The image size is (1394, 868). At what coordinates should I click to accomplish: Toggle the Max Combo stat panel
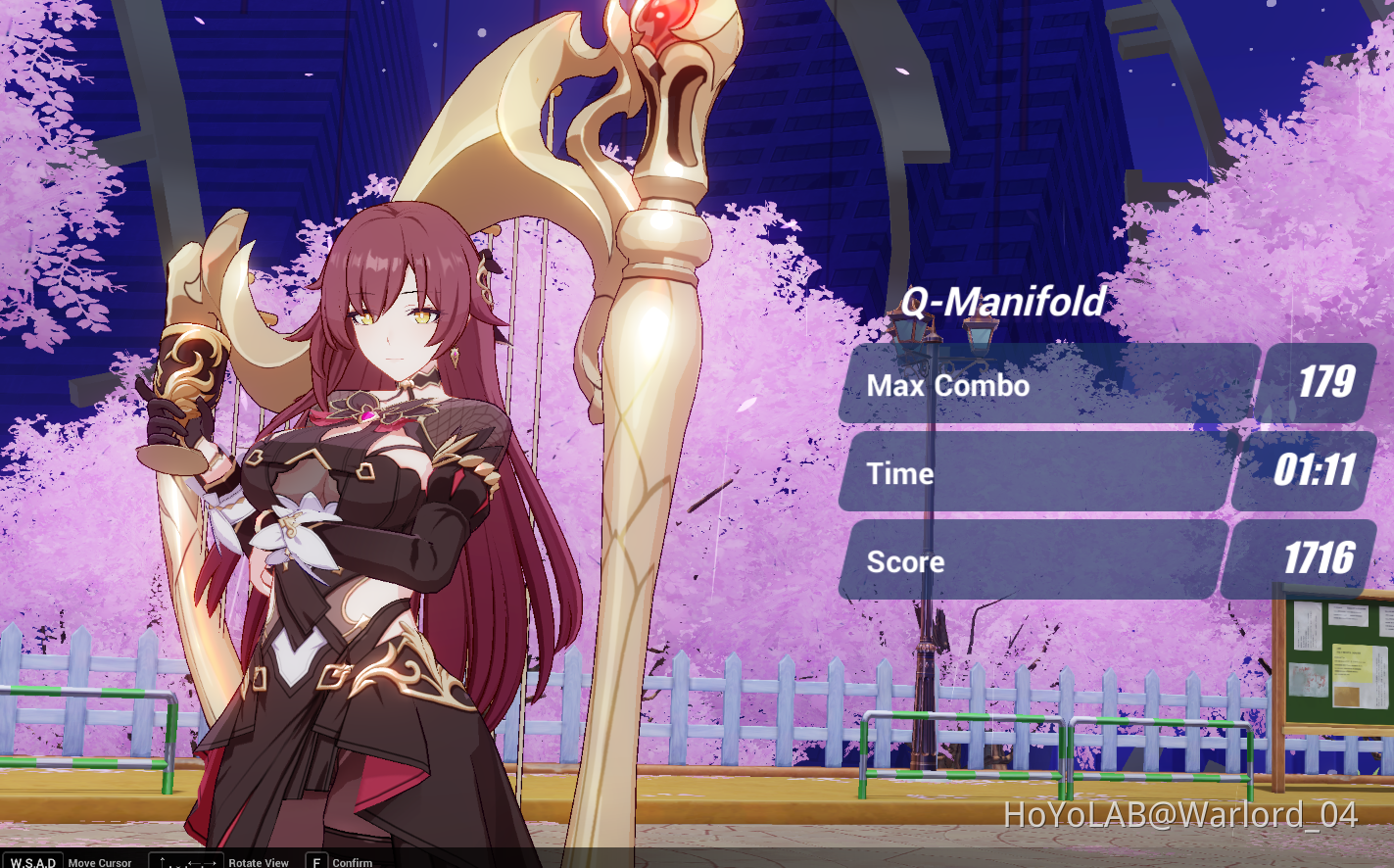click(1029, 385)
